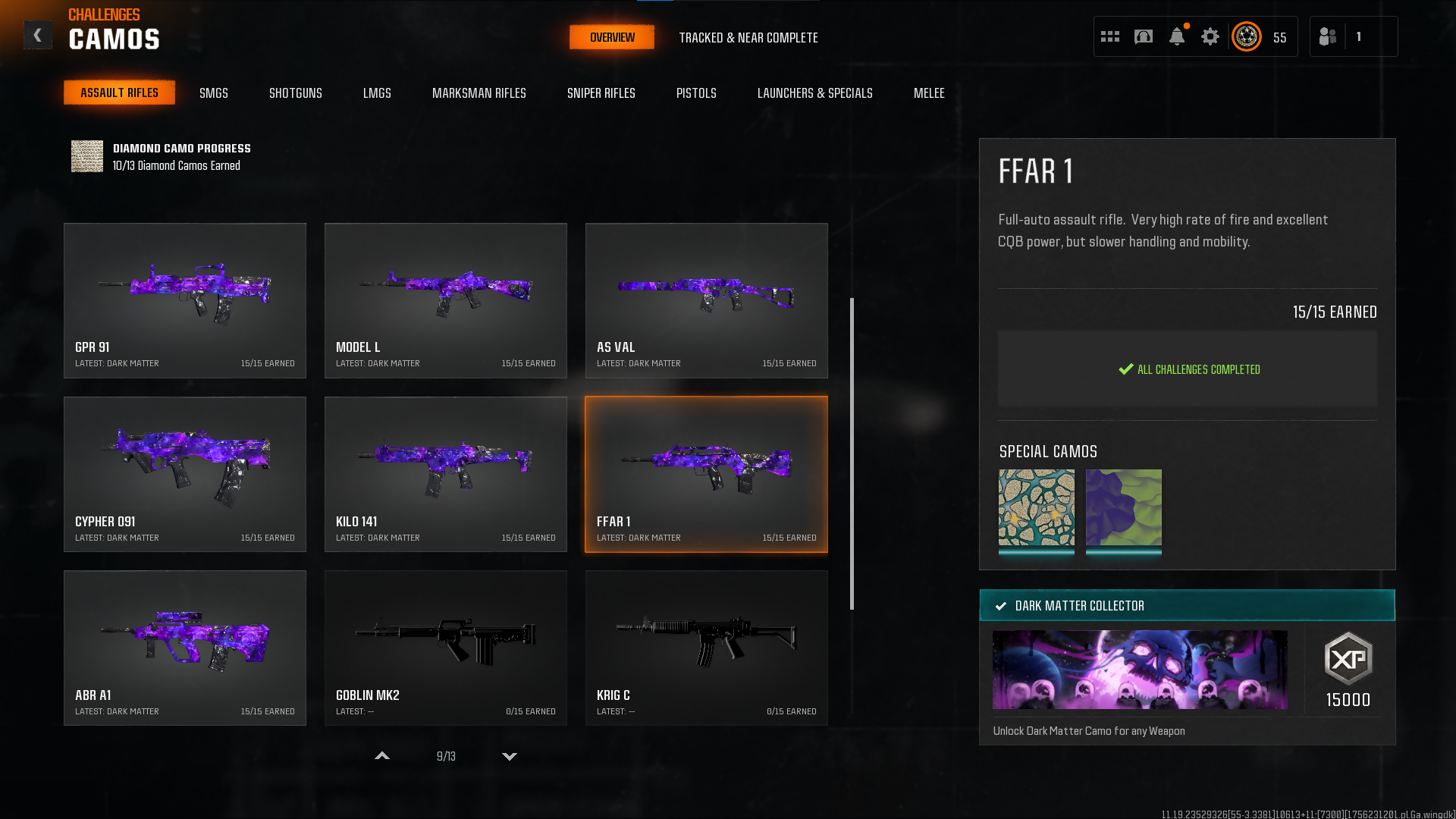Image resolution: width=1456 pixels, height=819 pixels.
Task: Pick the Cypher 091 weapon tile
Action: tap(185, 474)
